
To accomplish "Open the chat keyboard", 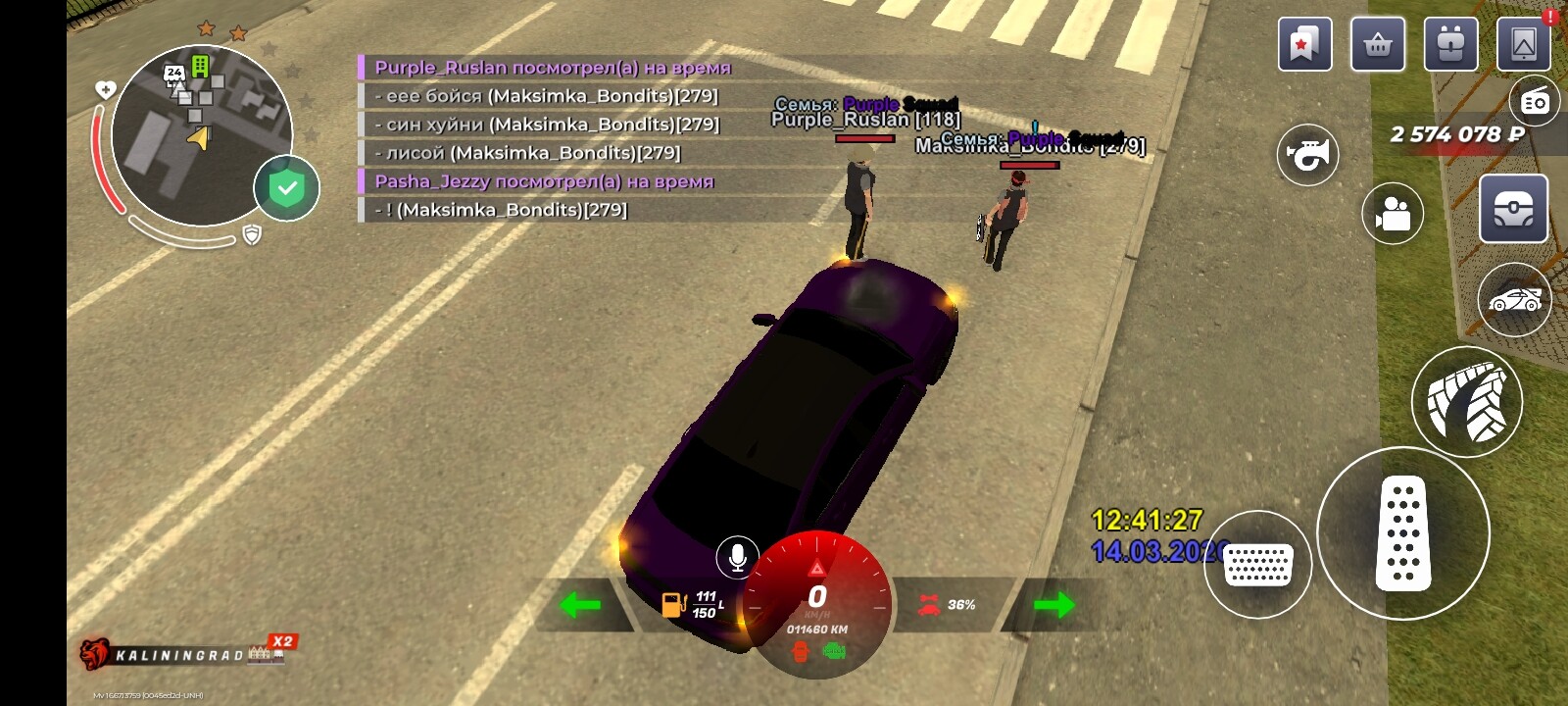I will tap(1257, 565).
